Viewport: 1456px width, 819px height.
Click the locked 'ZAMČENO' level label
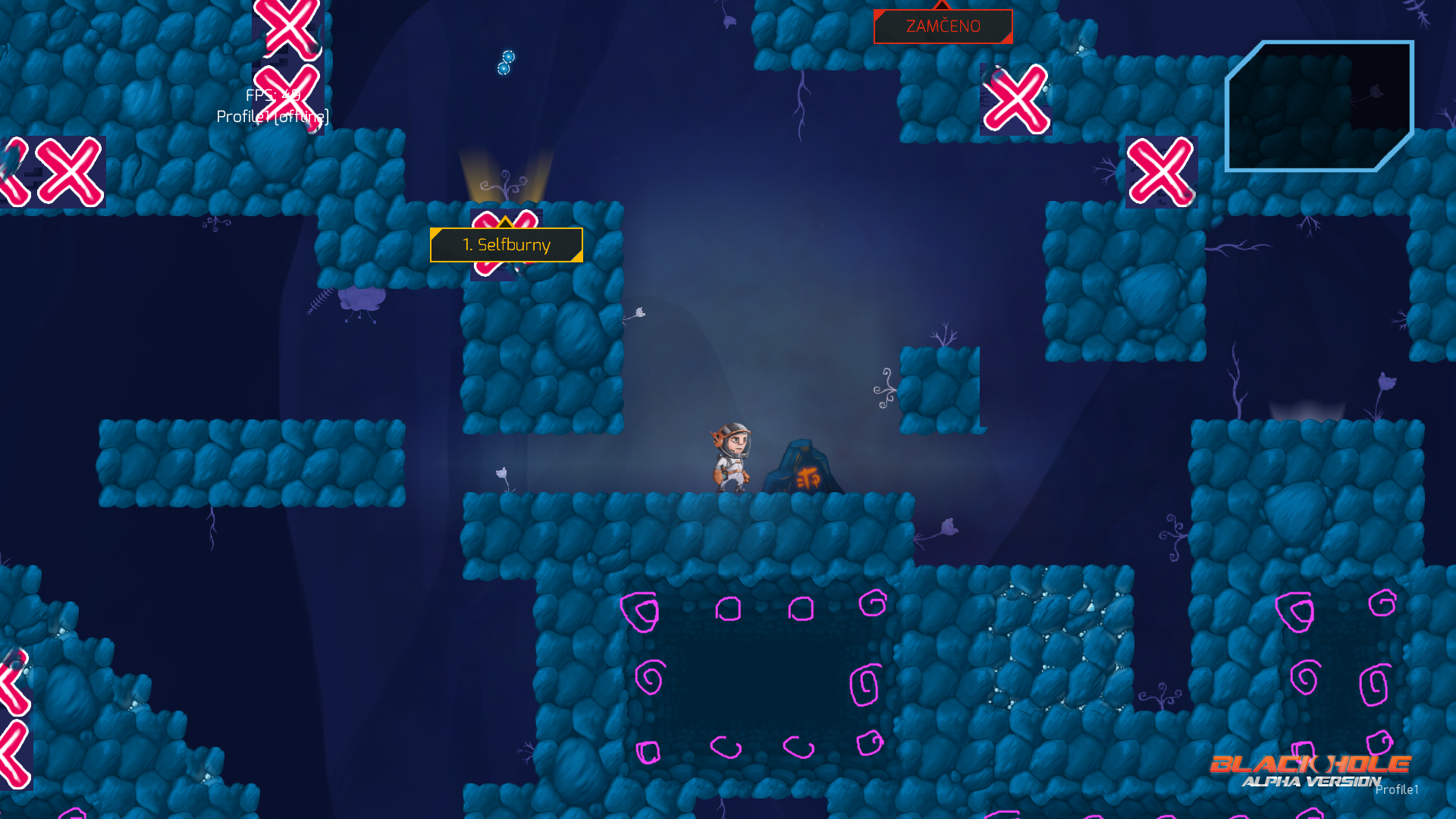click(x=943, y=27)
